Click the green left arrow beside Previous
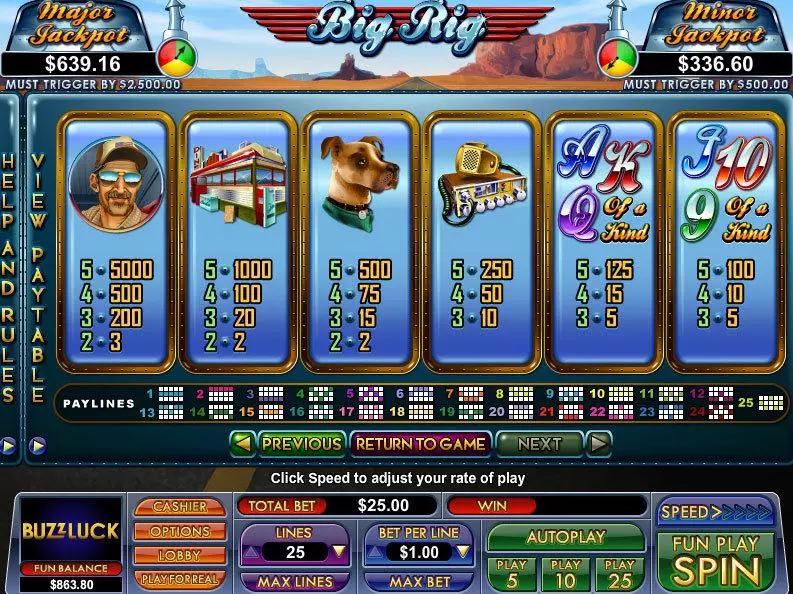The image size is (793, 594). (x=242, y=443)
